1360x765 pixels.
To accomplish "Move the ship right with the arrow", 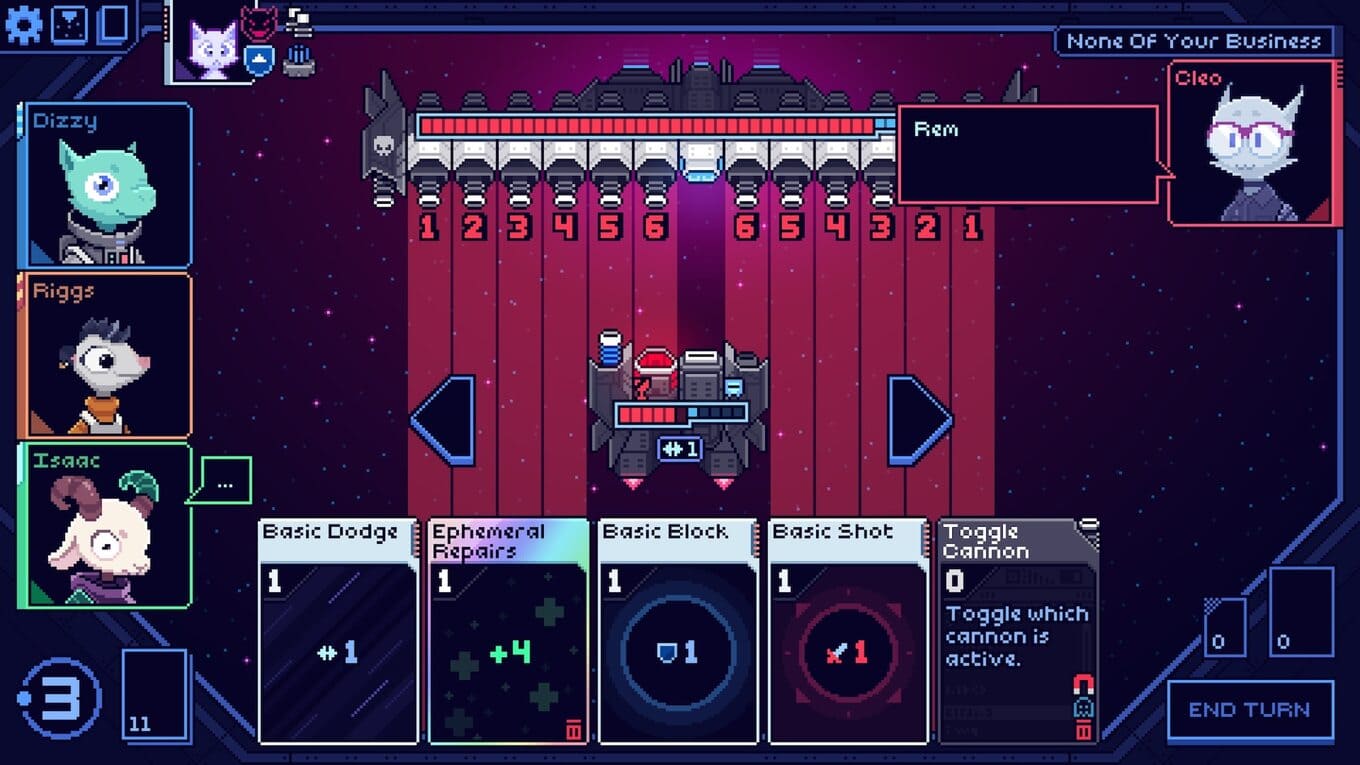I will coord(920,420).
